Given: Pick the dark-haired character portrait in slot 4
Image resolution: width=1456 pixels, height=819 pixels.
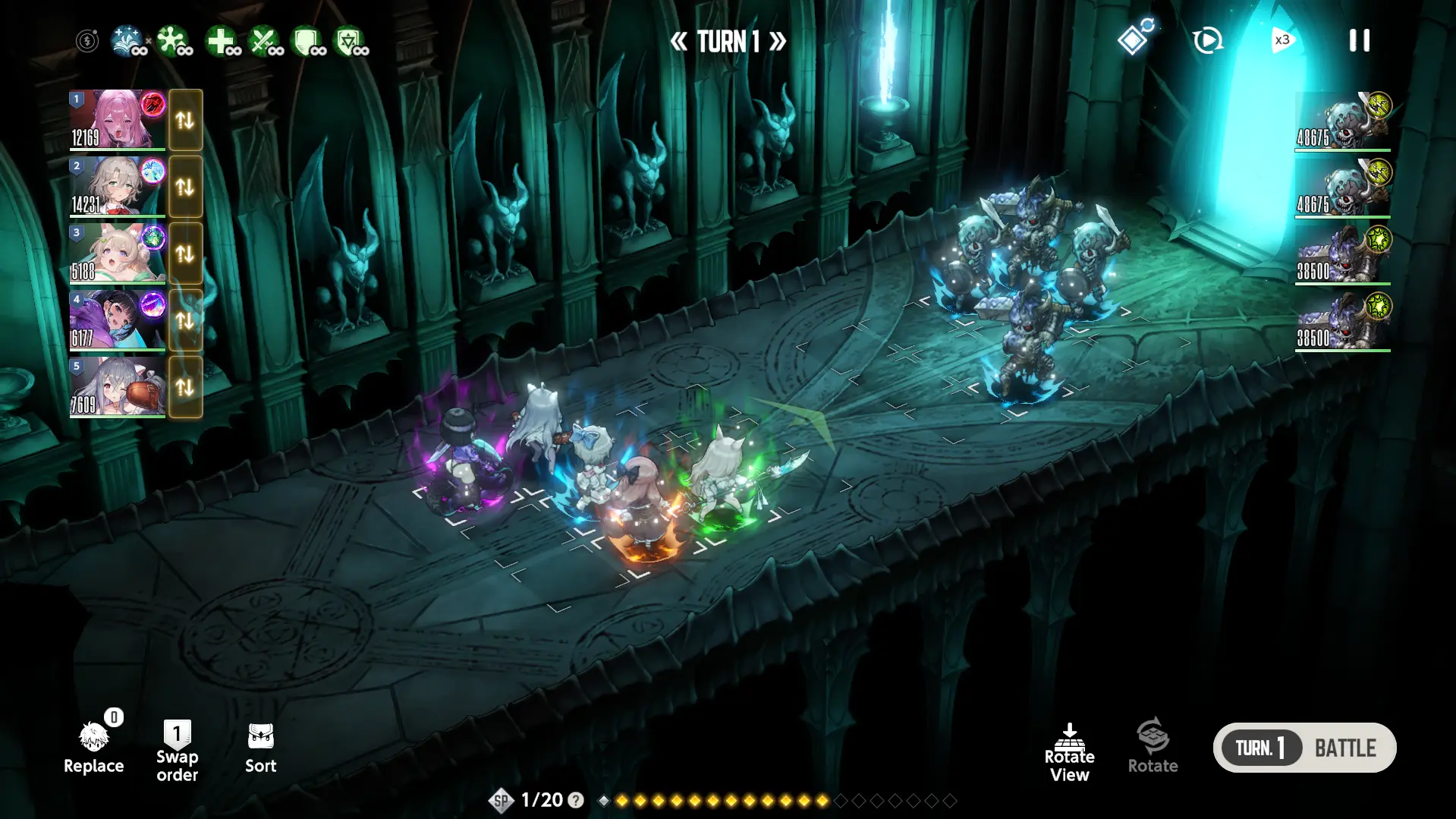Looking at the screenshot, I should [117, 320].
